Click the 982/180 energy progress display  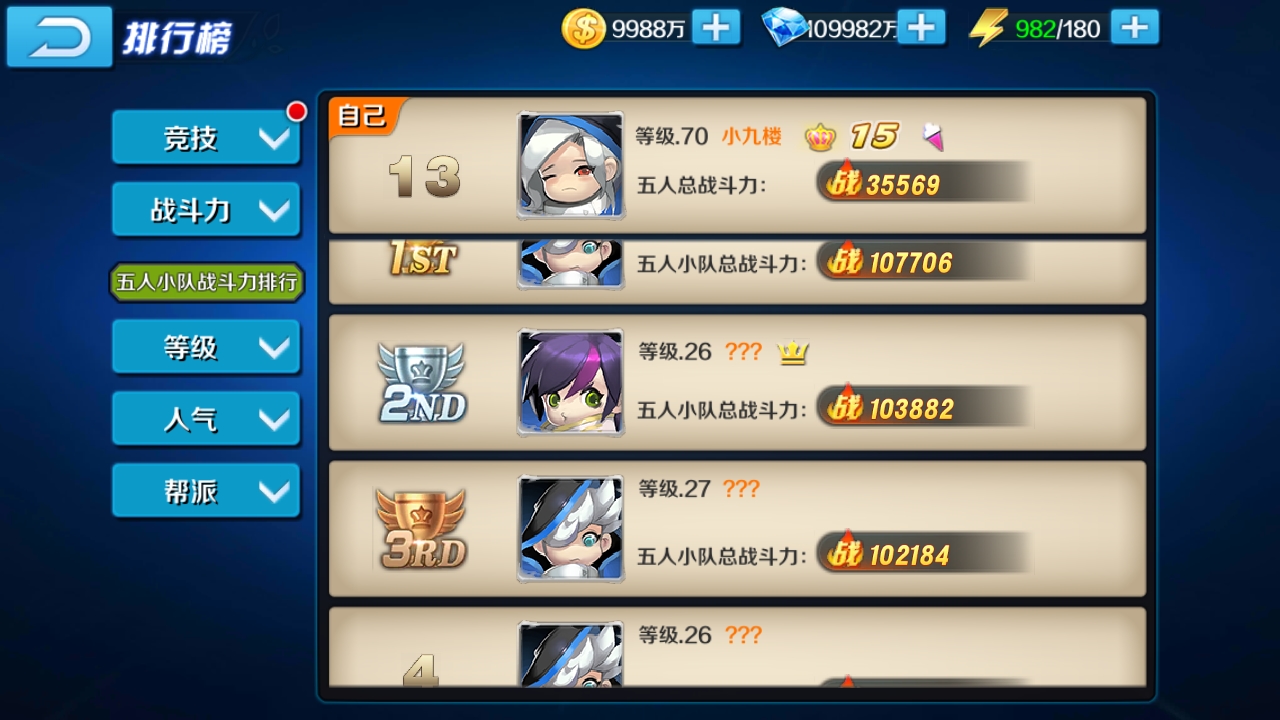click(1057, 29)
